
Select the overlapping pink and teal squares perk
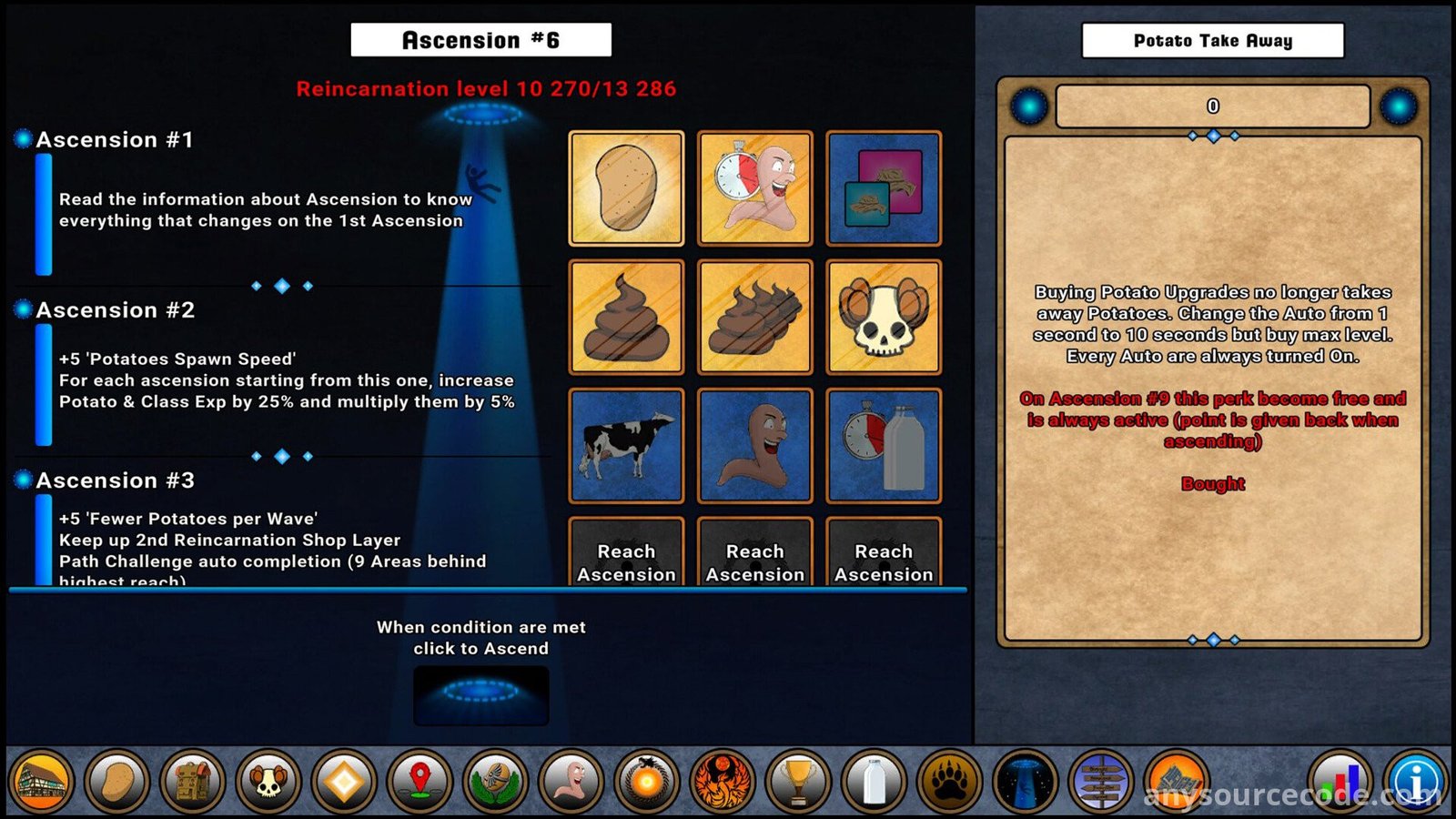[x=883, y=188]
